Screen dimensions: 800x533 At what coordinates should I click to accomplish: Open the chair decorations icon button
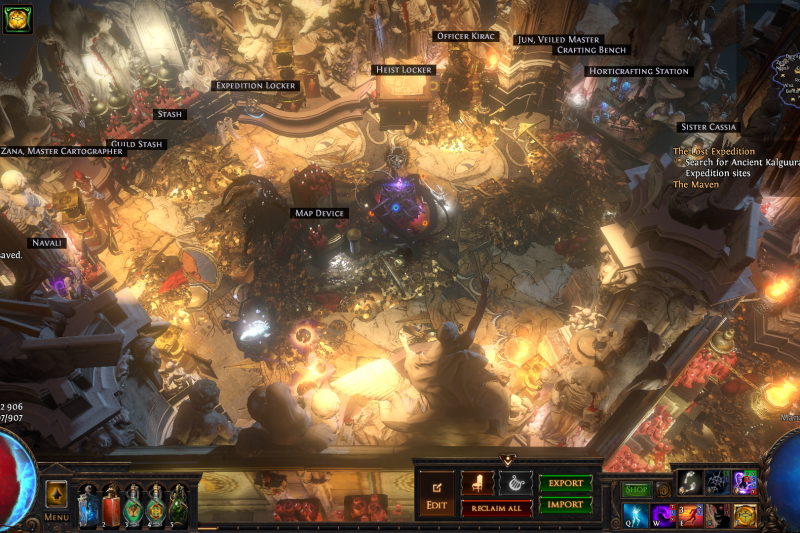477,483
